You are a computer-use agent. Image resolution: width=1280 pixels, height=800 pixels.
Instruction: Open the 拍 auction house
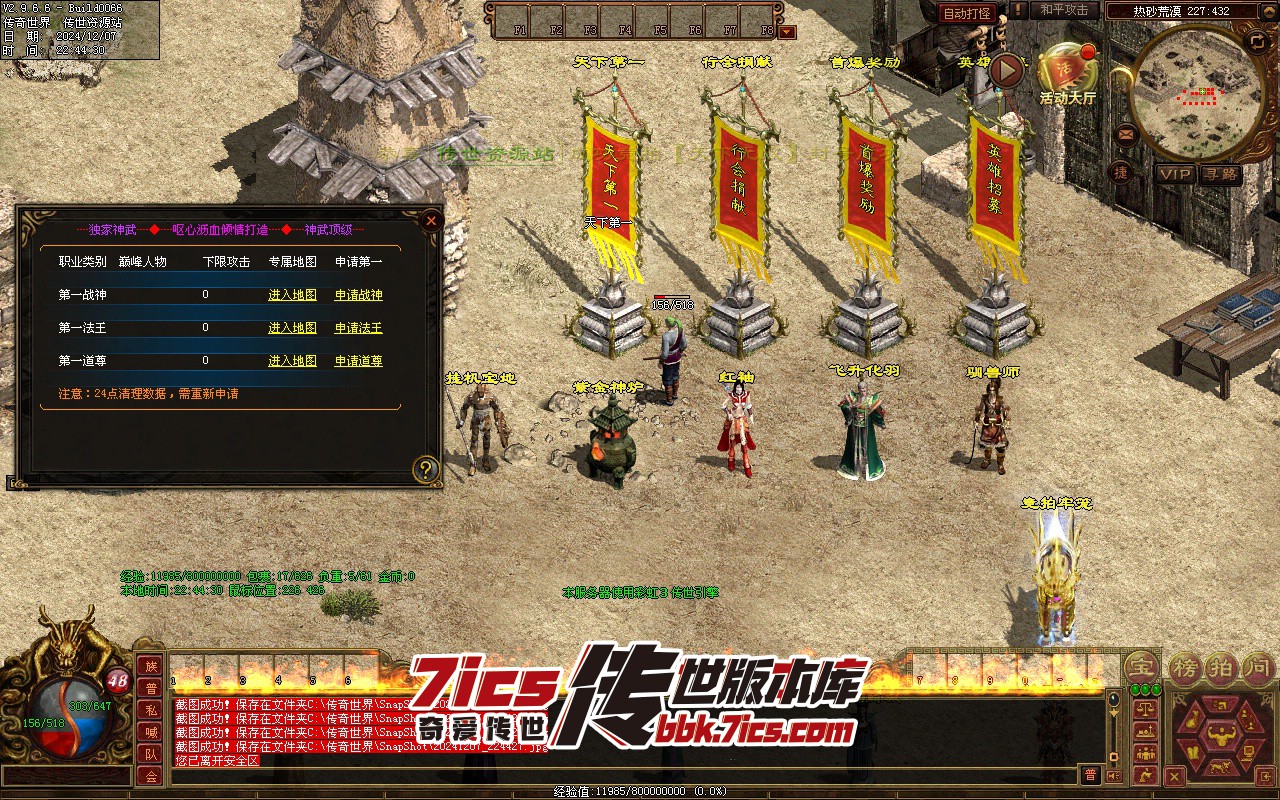(1220, 667)
